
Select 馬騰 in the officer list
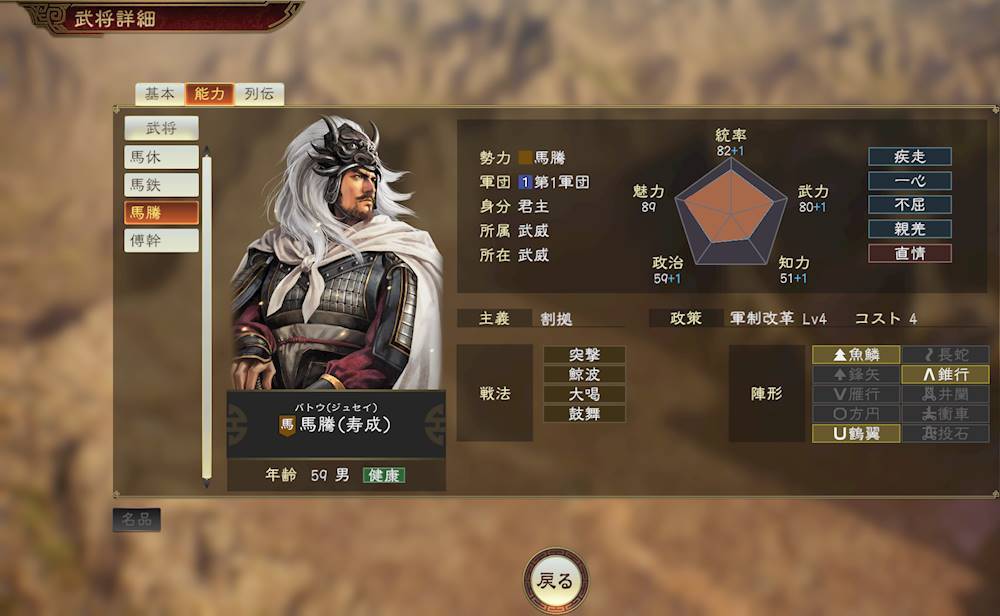coord(161,213)
